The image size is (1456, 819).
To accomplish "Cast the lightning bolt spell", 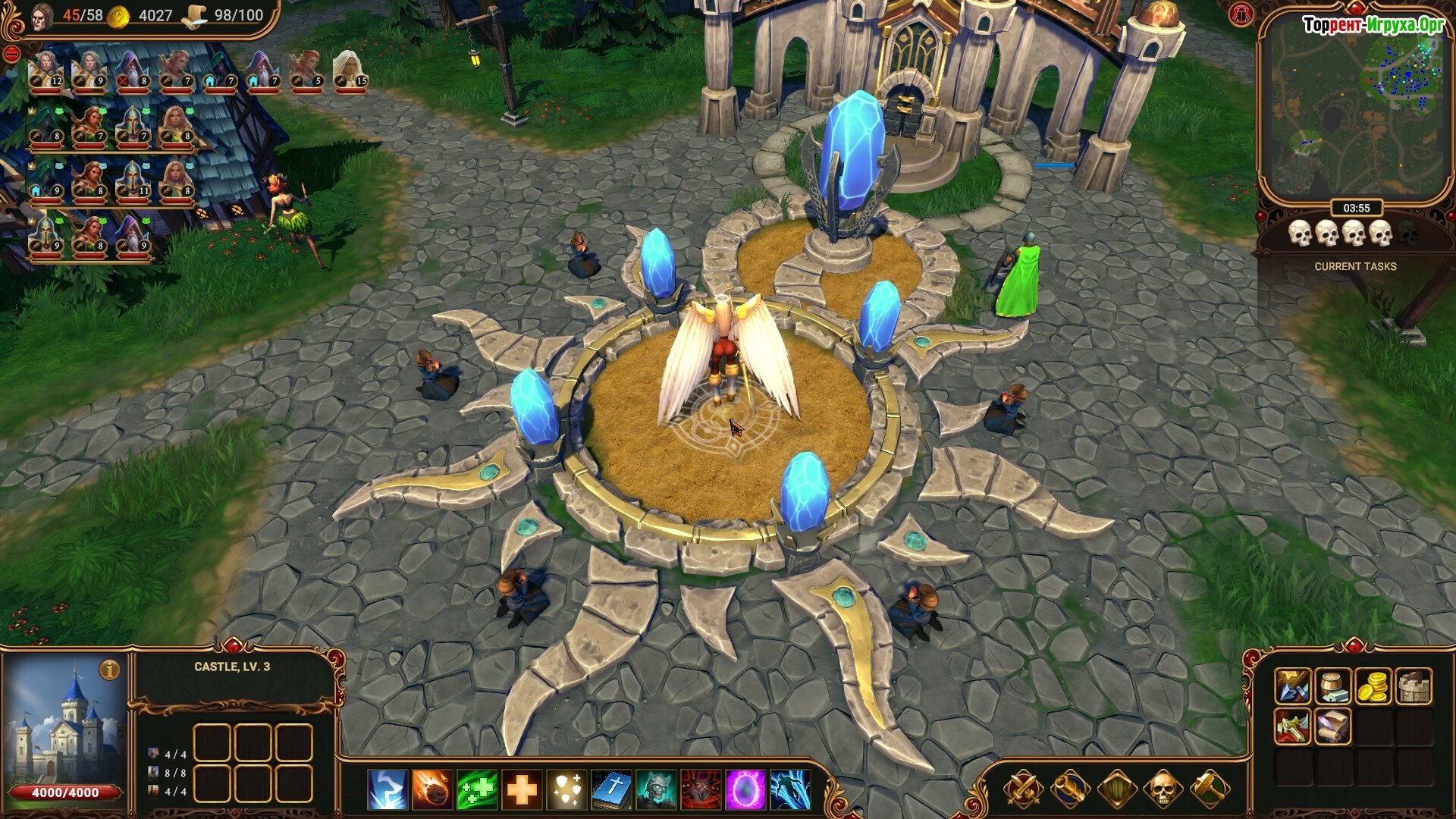I will tap(388, 789).
